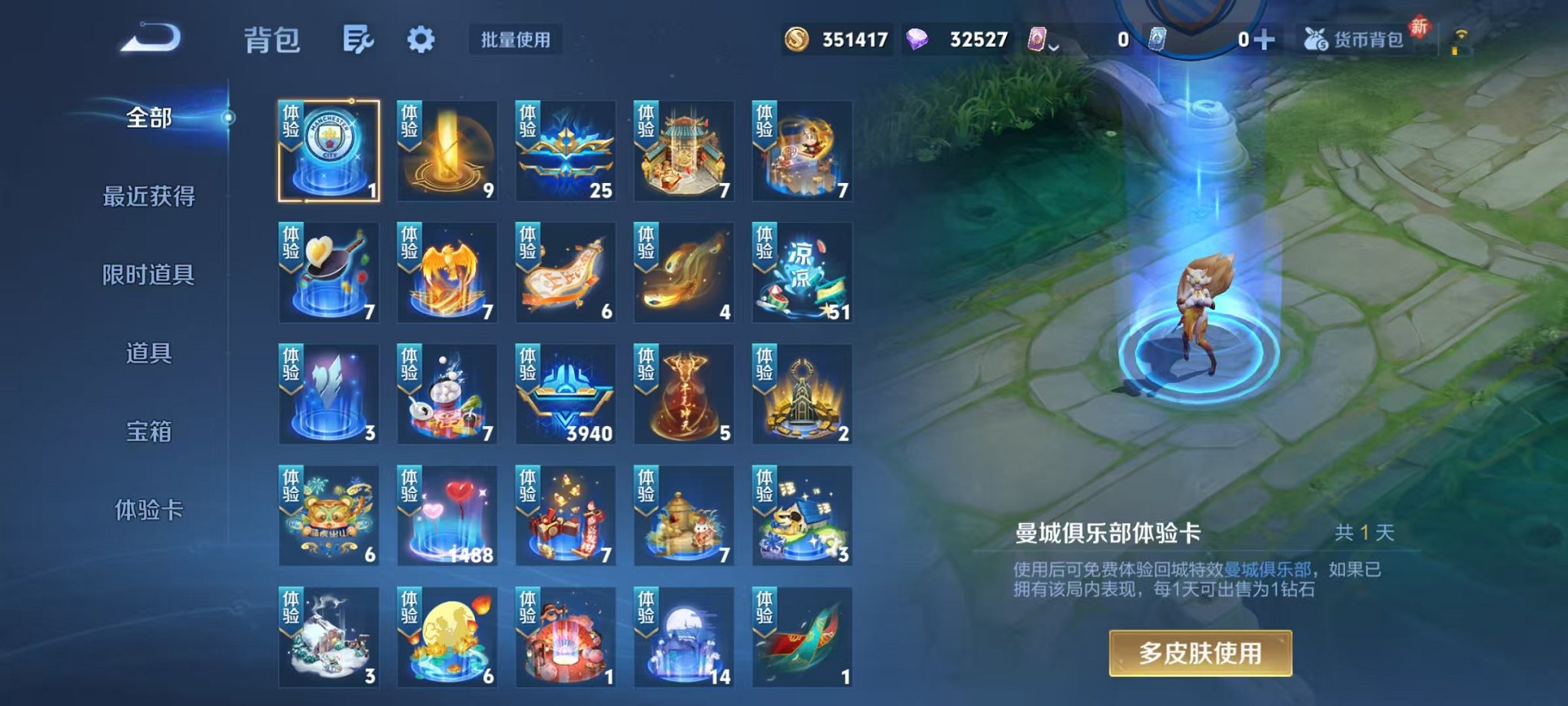Screen dimensions: 1568x706
Task: Click the item management icon beside 背包
Action: 358,38
